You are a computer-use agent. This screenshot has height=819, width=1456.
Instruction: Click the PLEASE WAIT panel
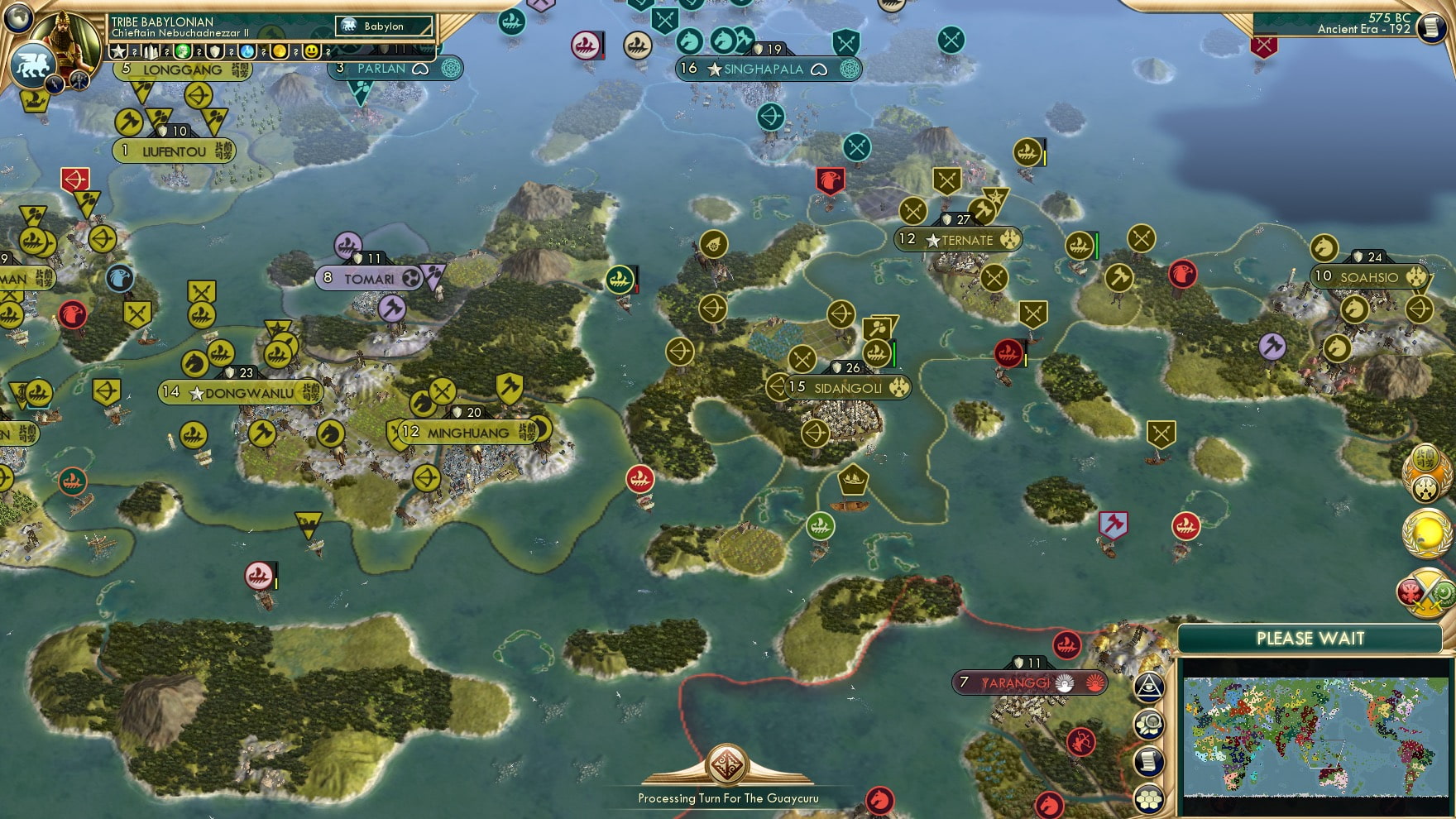1311,638
